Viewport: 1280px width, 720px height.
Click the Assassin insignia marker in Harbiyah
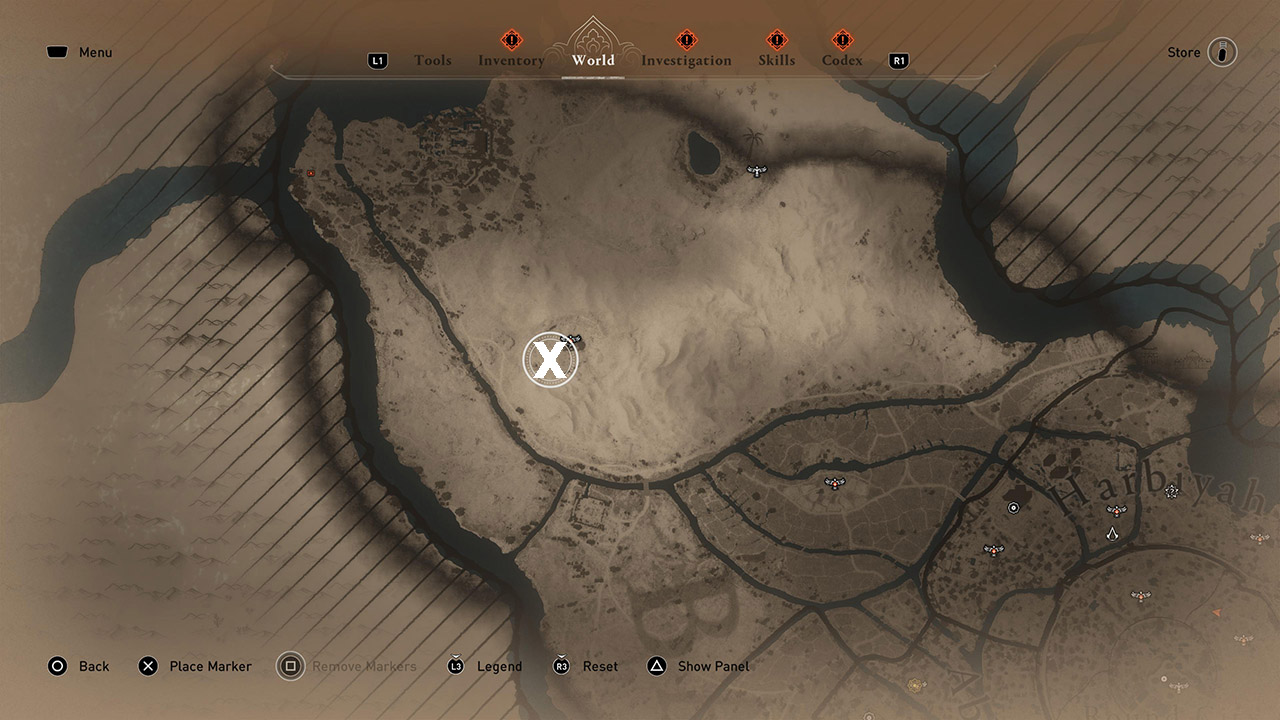click(x=1112, y=534)
